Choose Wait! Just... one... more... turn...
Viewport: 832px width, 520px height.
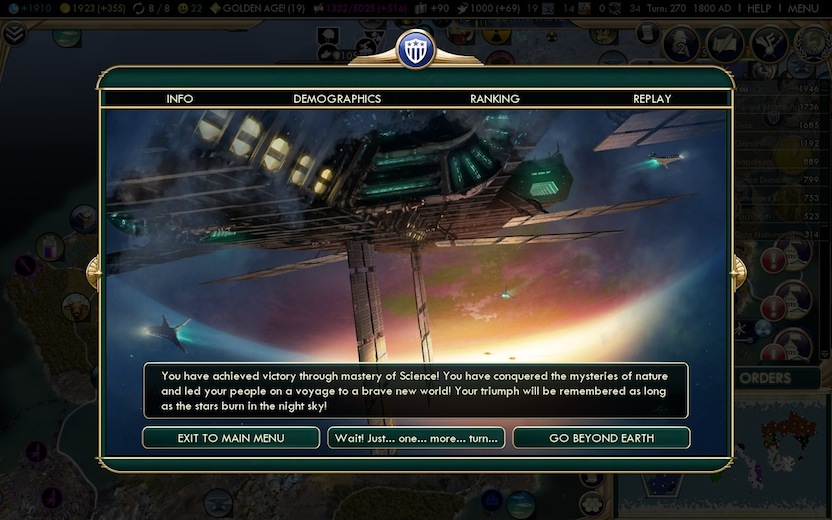pos(416,438)
